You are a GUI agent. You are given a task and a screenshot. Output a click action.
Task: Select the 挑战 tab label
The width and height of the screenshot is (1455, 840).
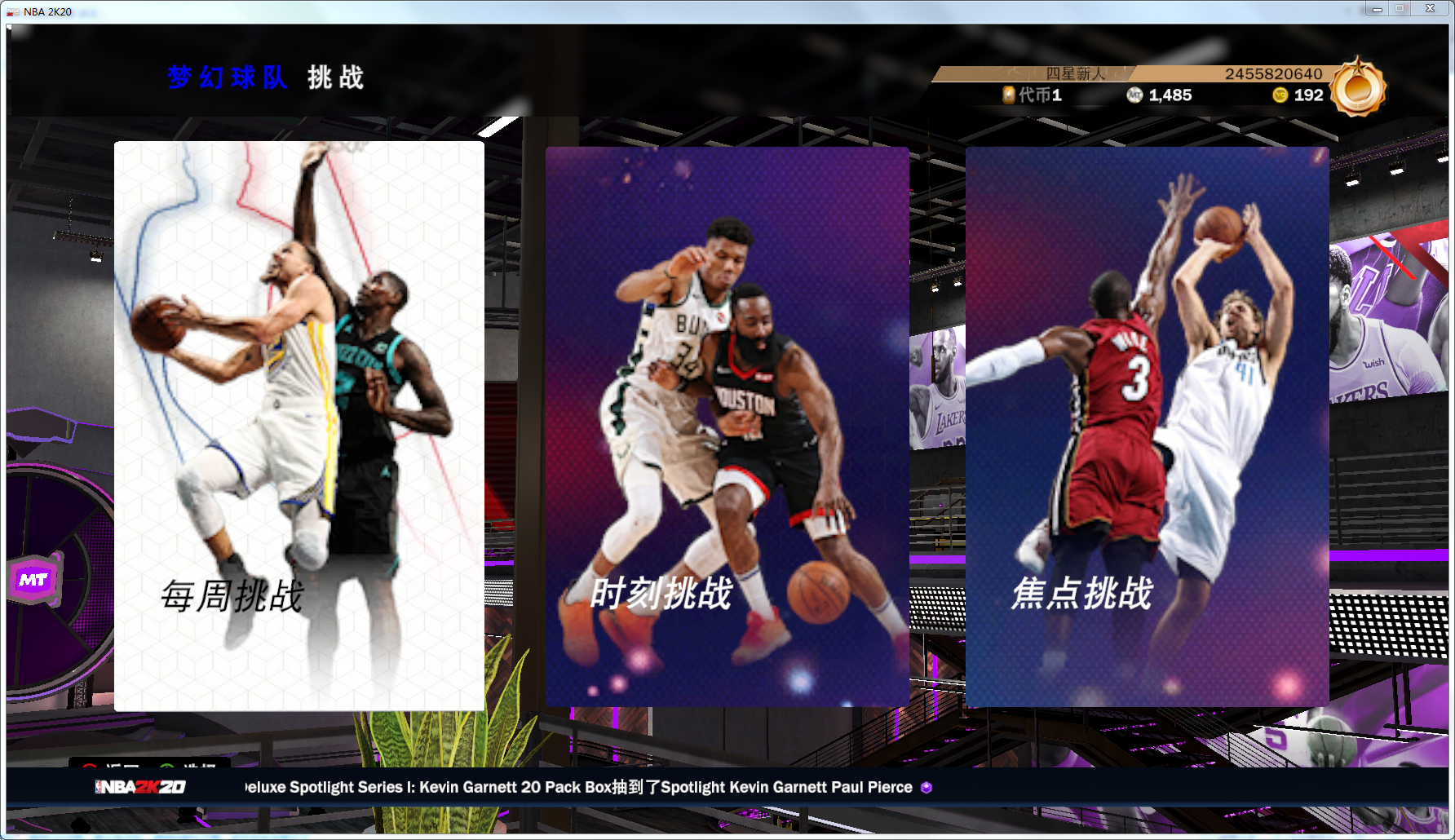click(335, 78)
